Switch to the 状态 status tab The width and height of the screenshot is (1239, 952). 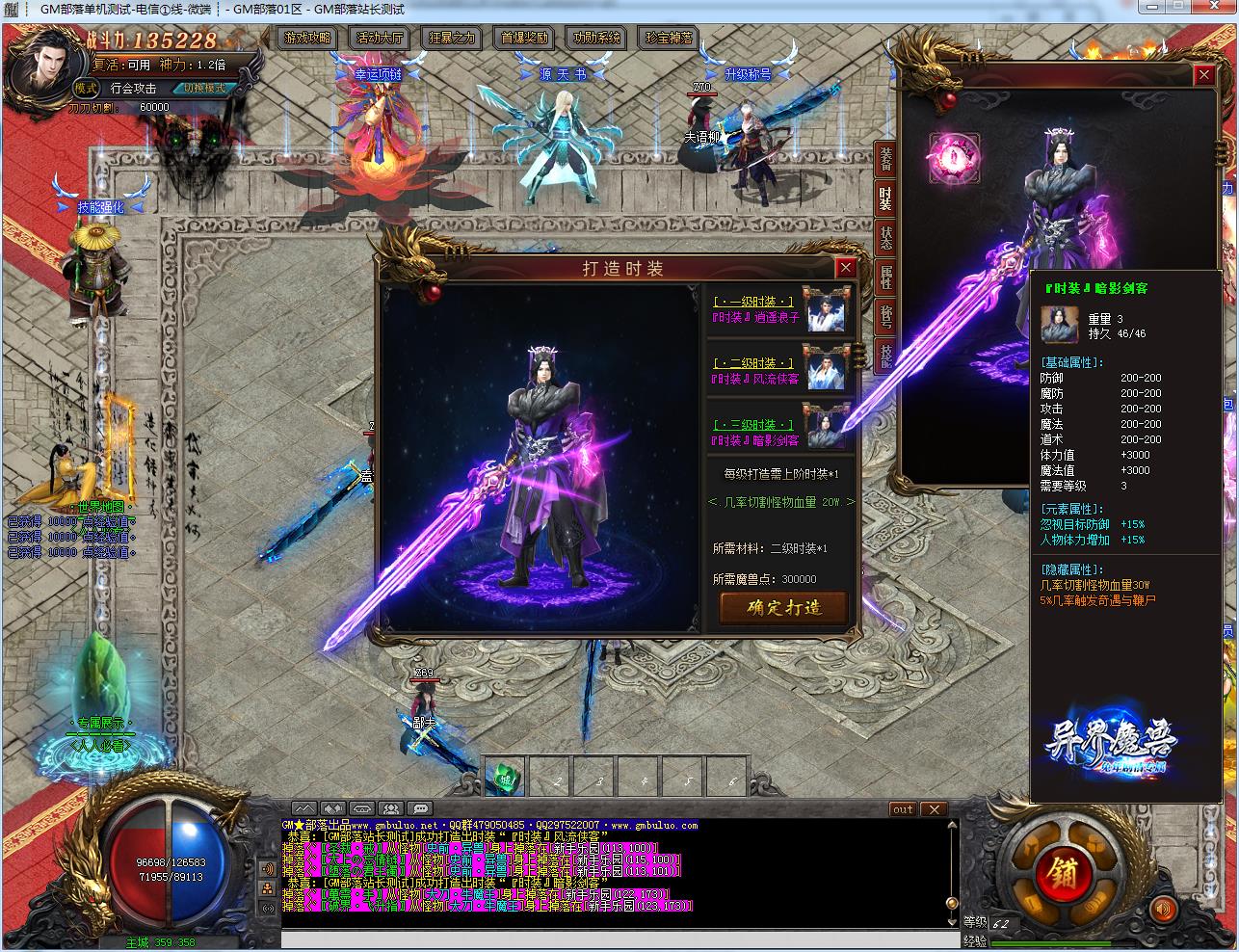click(885, 238)
